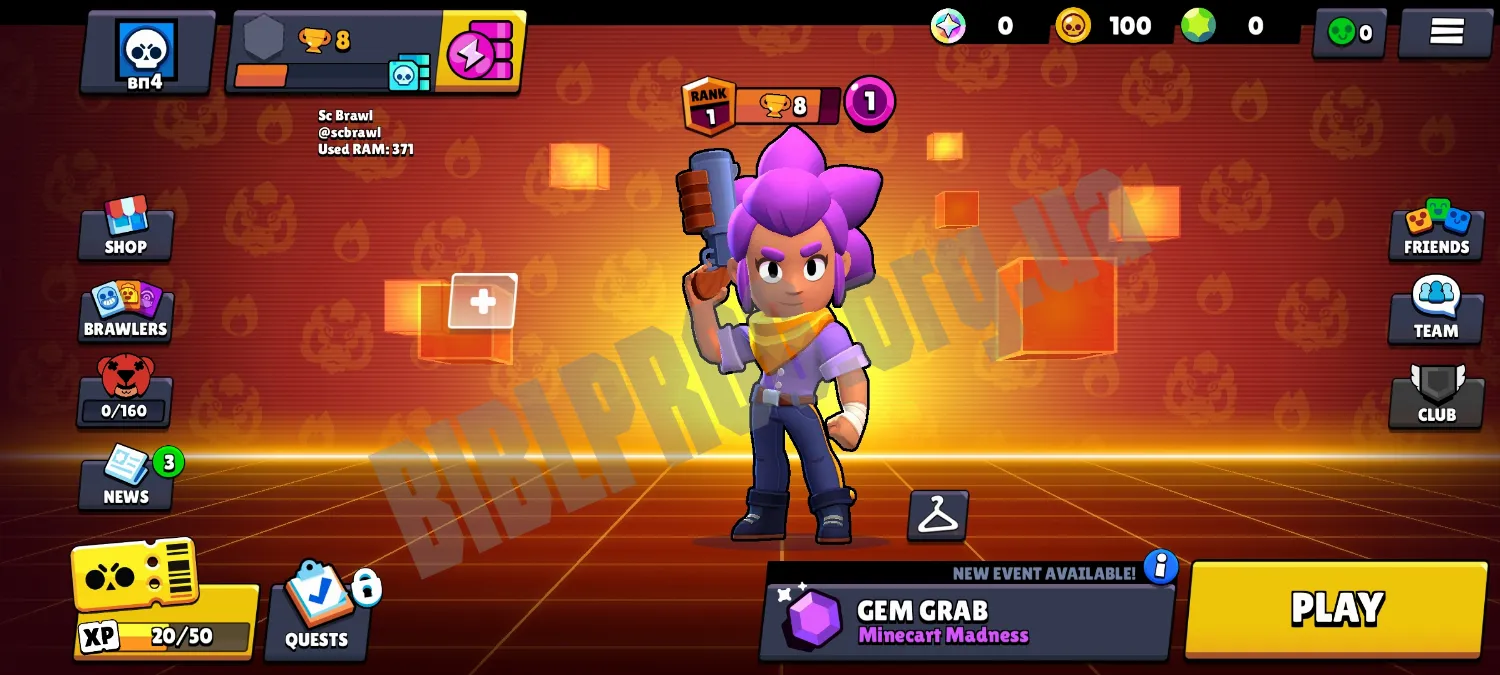Open the Brawlers collection
Viewport: 1500px width, 675px height.
click(x=126, y=312)
